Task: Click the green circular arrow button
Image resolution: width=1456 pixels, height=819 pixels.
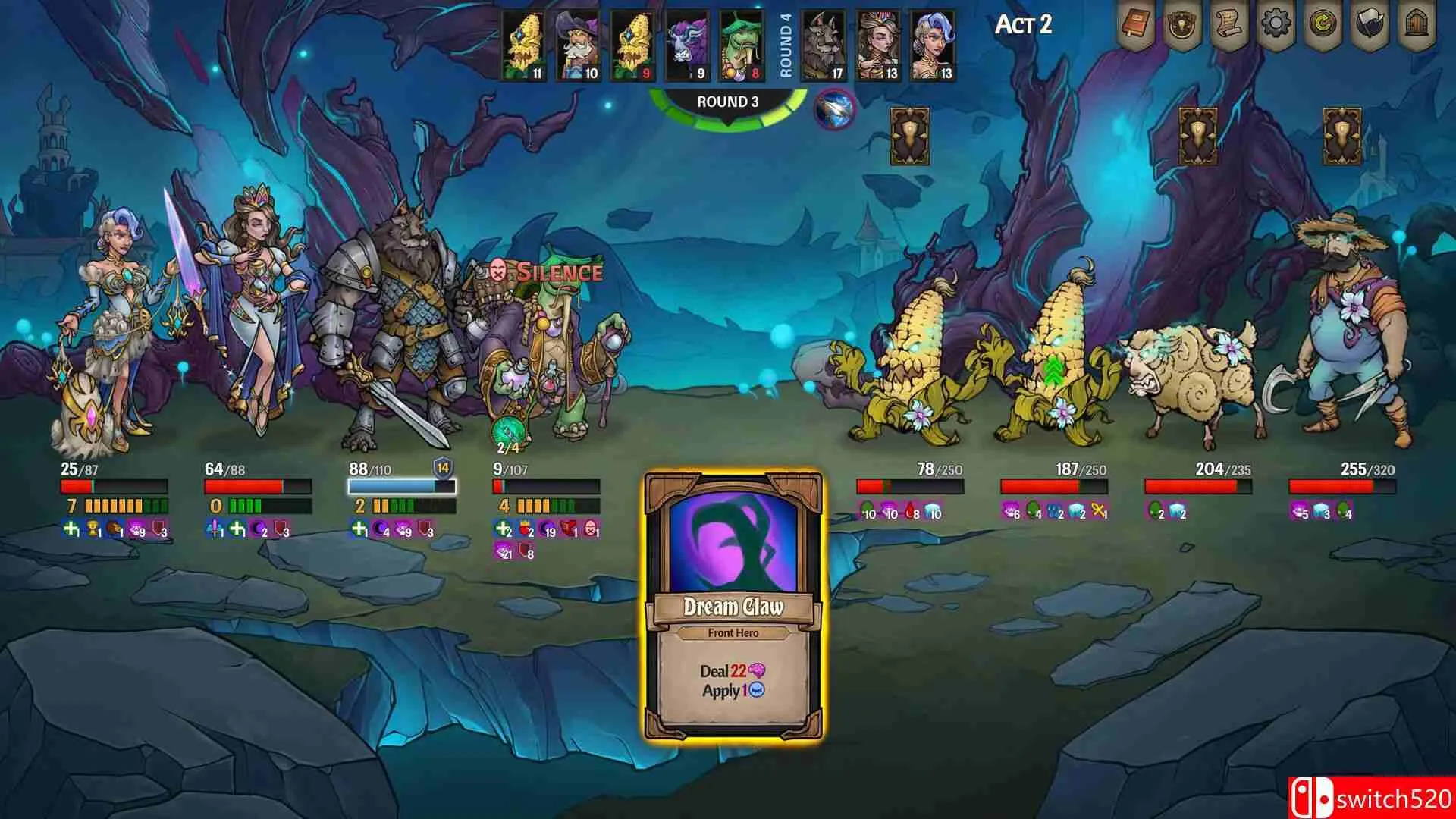Action: tap(1323, 26)
